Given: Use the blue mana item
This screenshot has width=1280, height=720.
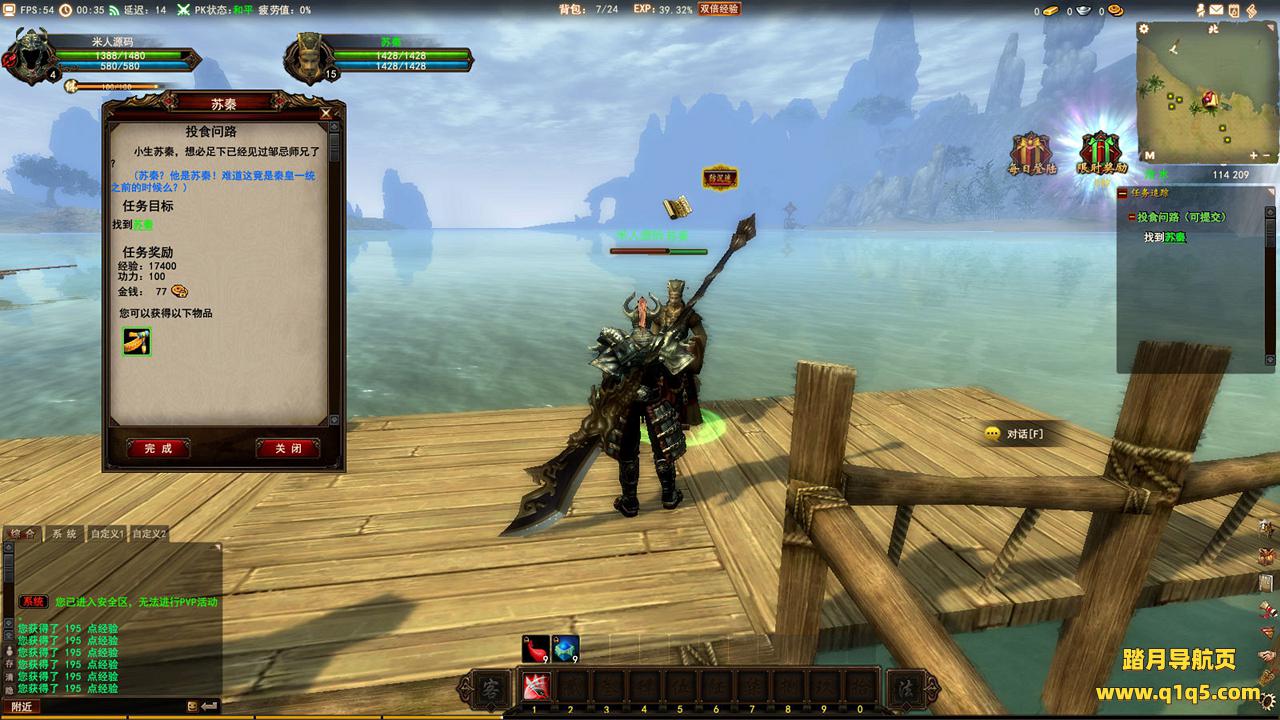Looking at the screenshot, I should [565, 648].
